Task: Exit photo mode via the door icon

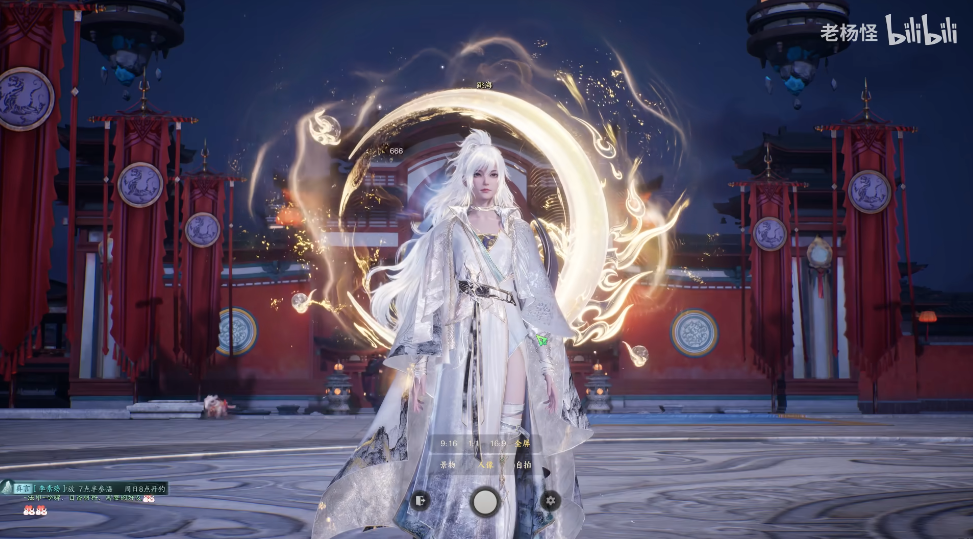Action: (x=422, y=499)
